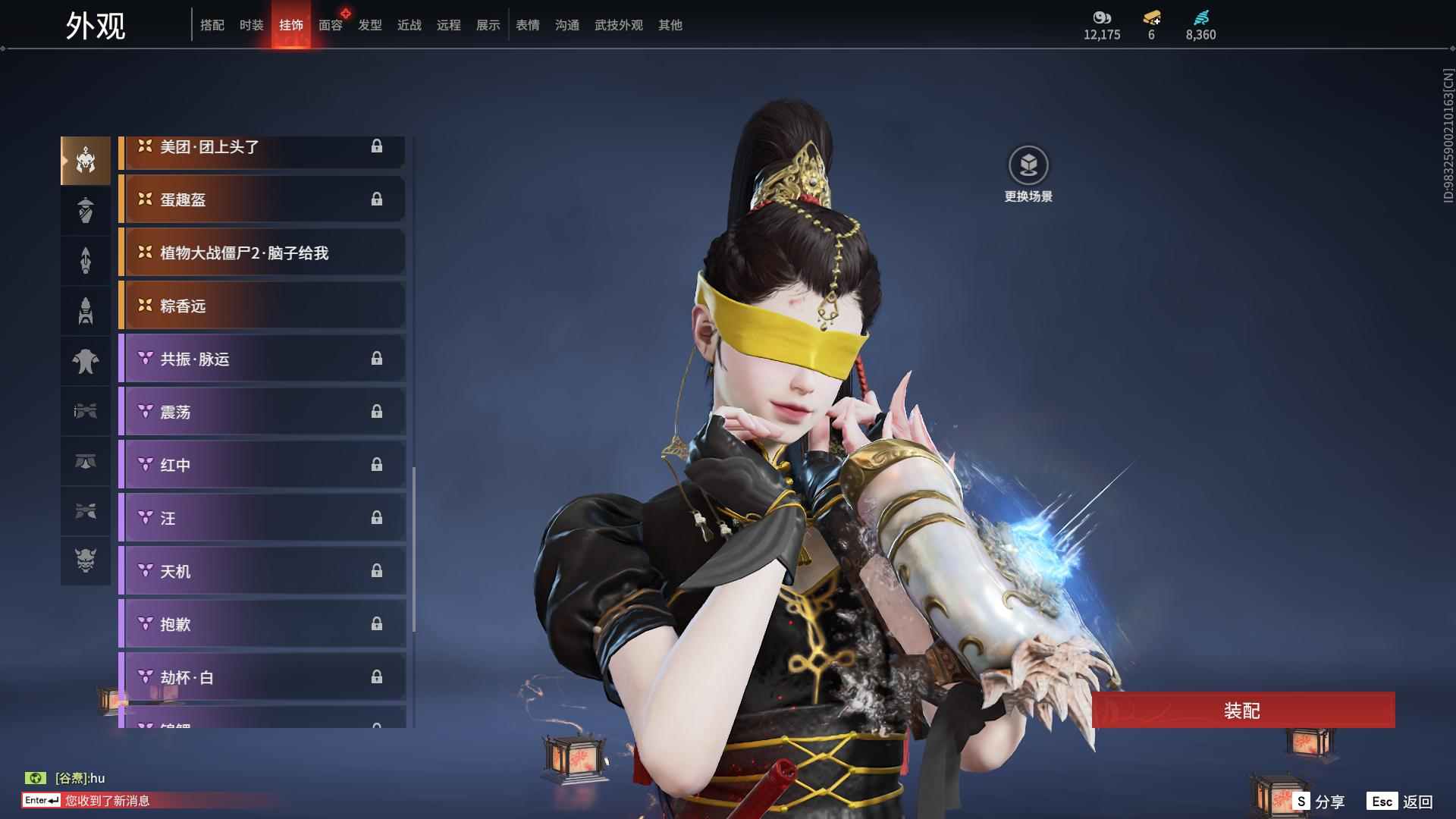This screenshot has height=819, width=1456.
Task: Open the new message chat notification
Action: click(x=106, y=801)
